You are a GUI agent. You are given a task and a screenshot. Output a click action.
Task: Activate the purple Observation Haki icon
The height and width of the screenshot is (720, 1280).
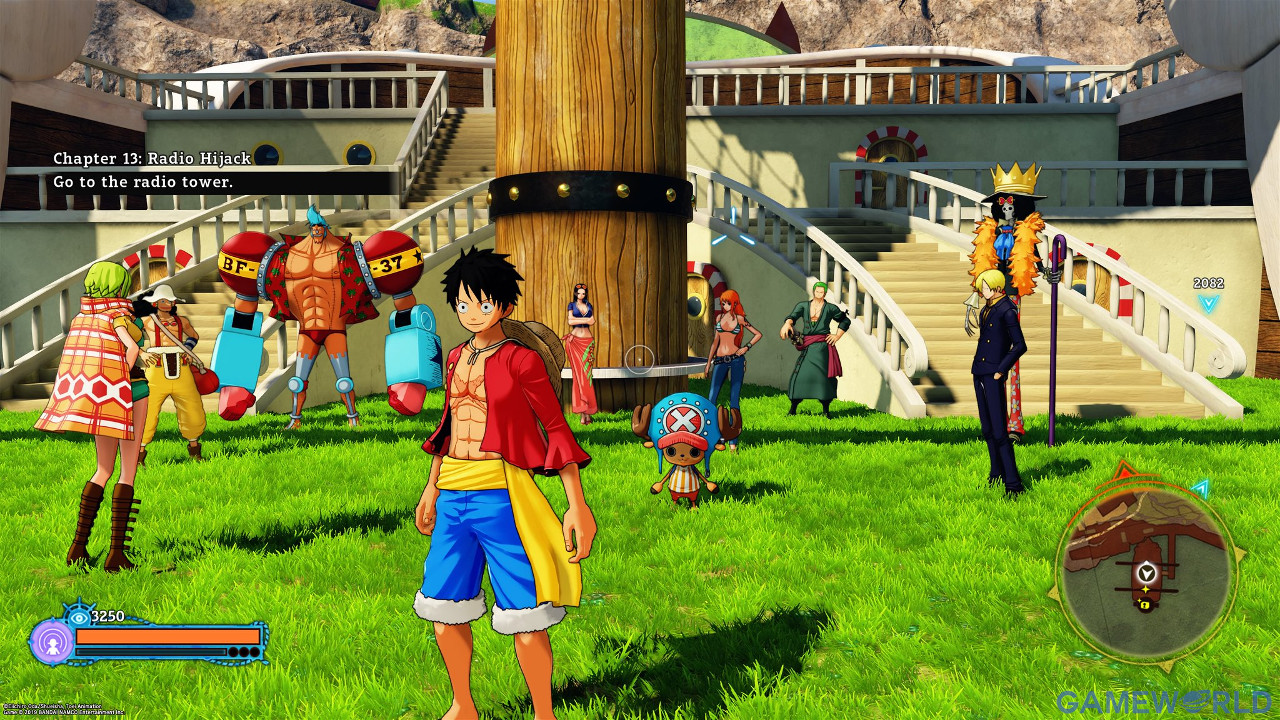[50, 642]
